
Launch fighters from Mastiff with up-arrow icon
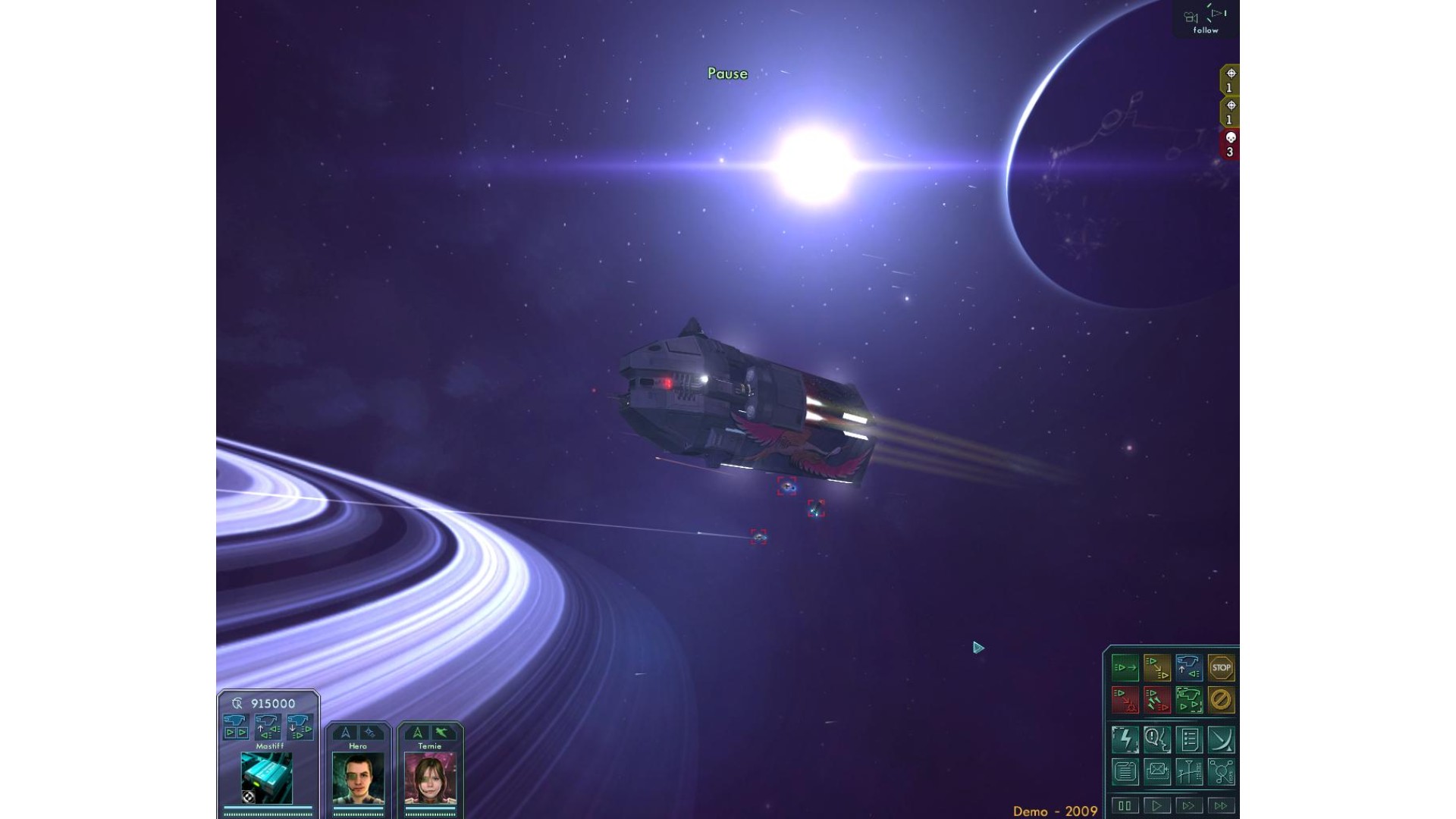click(x=268, y=726)
